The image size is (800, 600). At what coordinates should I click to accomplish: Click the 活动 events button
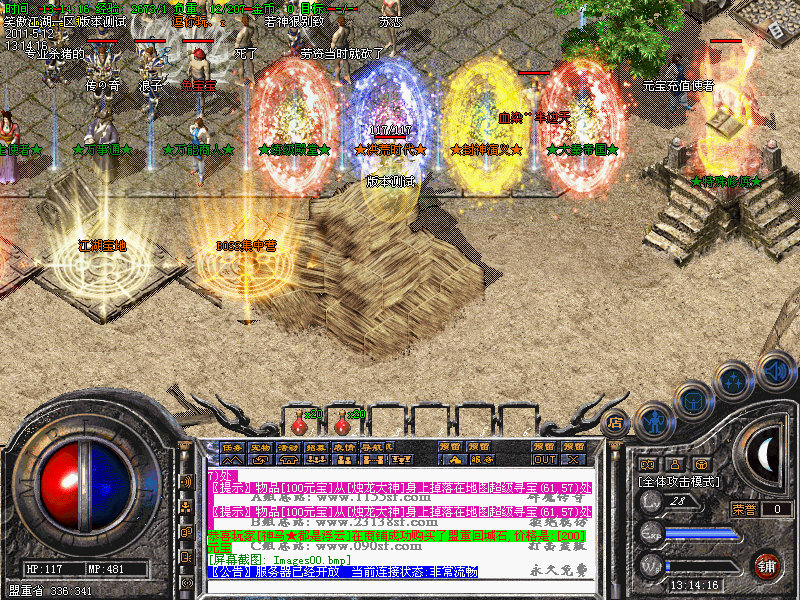click(288, 447)
